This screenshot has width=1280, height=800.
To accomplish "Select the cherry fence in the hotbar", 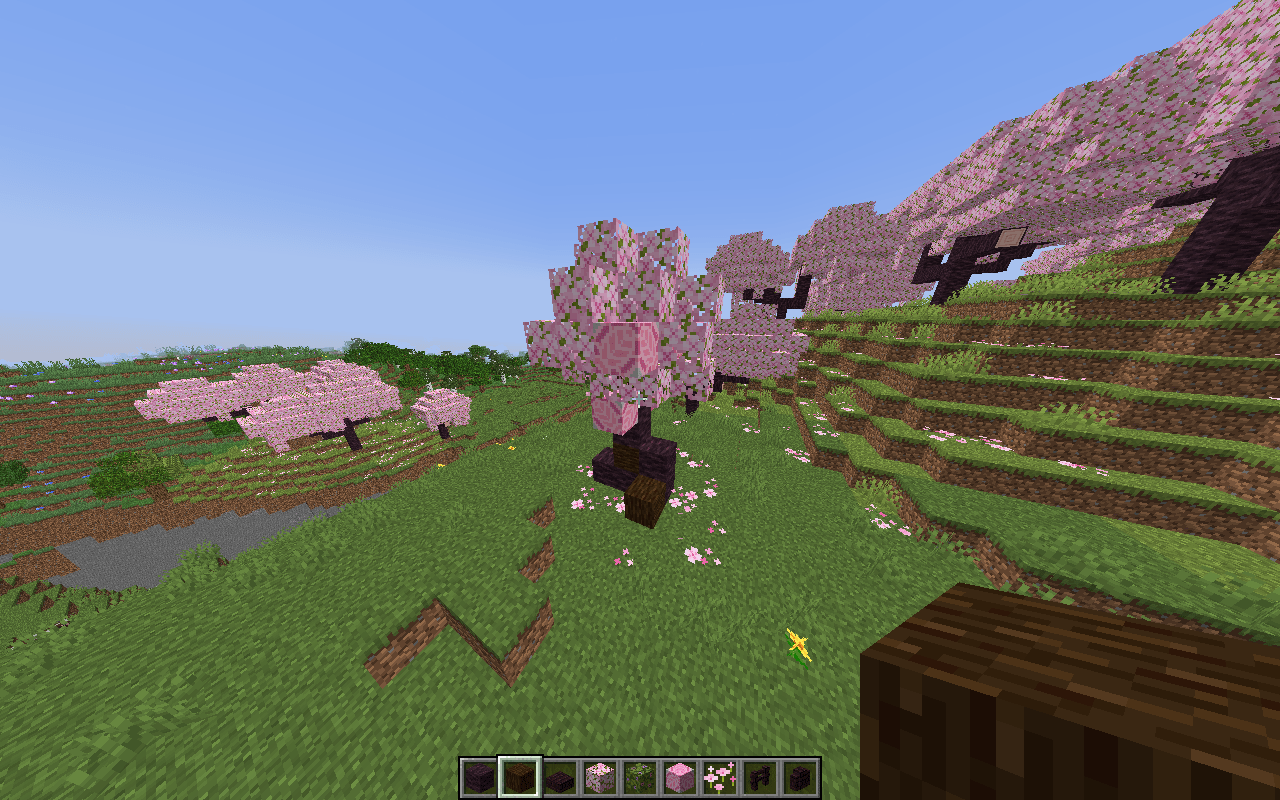I will 760,773.
